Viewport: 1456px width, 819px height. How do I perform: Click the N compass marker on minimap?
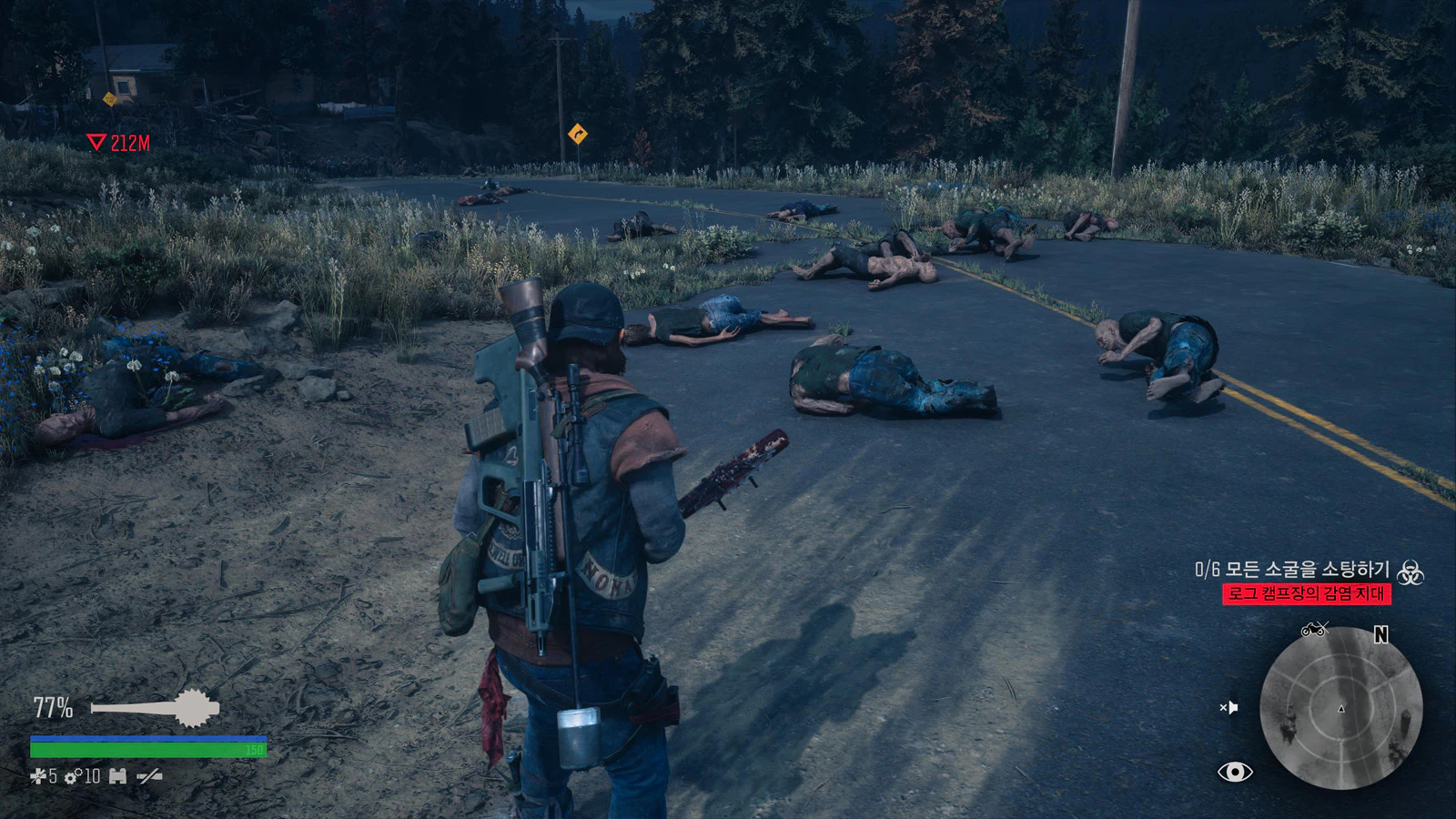[1380, 635]
